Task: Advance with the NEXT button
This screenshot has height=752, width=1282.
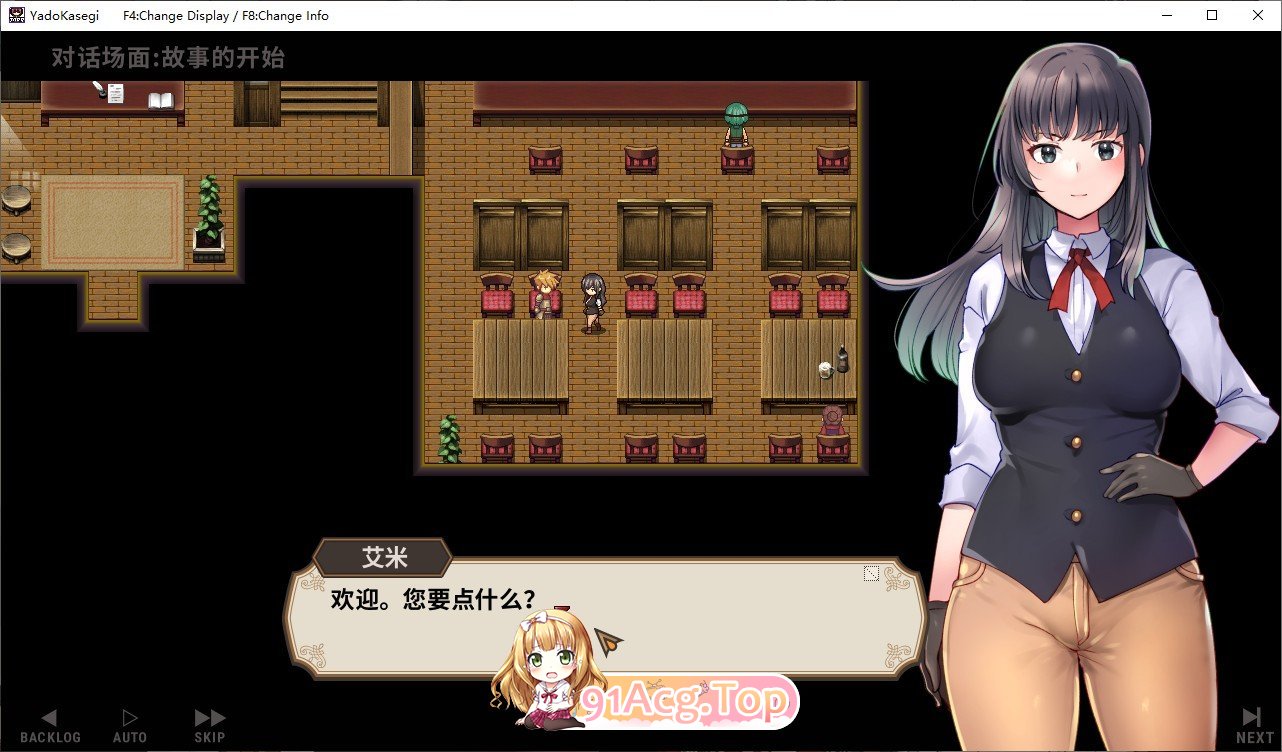Action: pos(1254,725)
